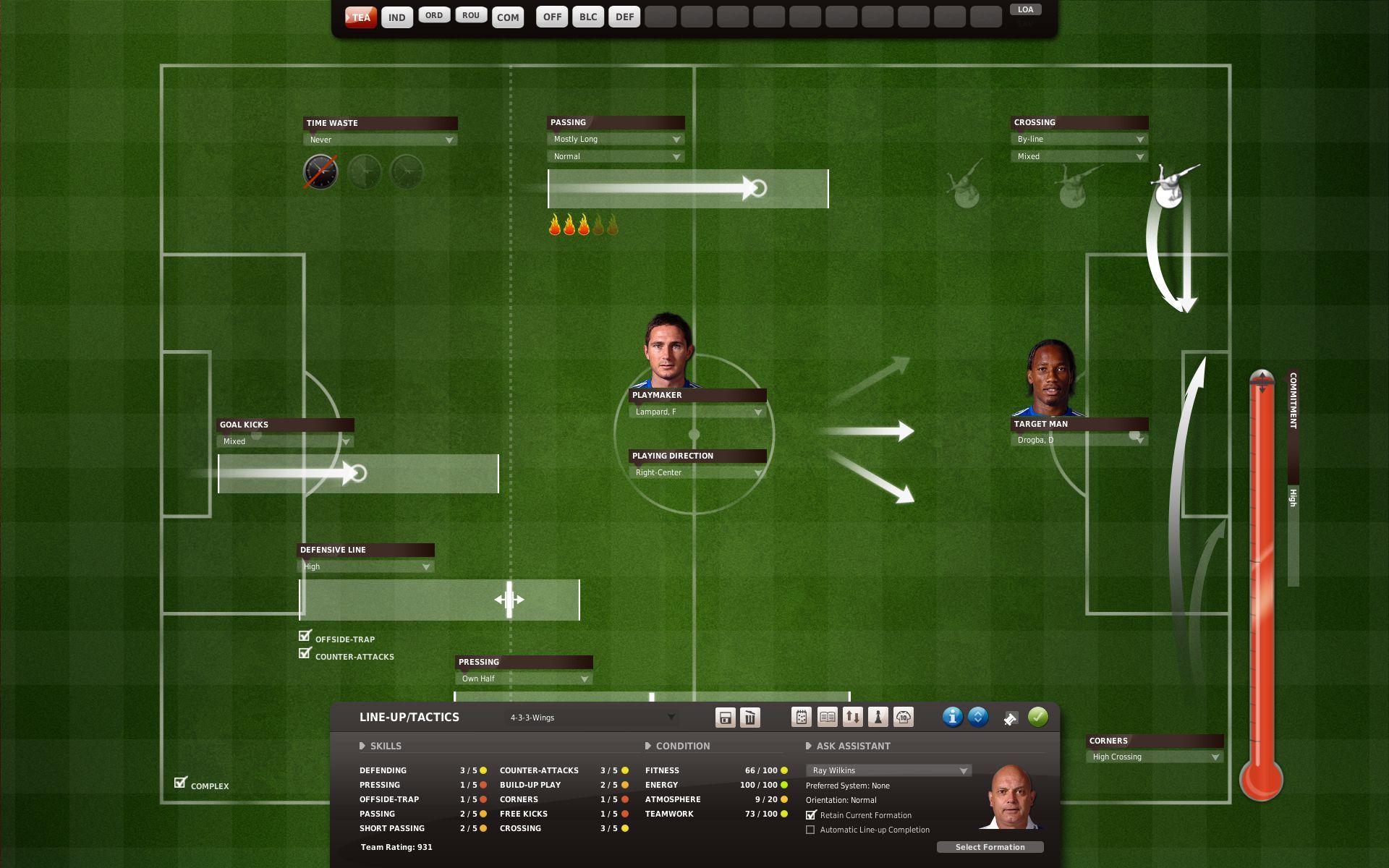
Task: Toggle the Offside-Trap checkbox
Action: [305, 635]
